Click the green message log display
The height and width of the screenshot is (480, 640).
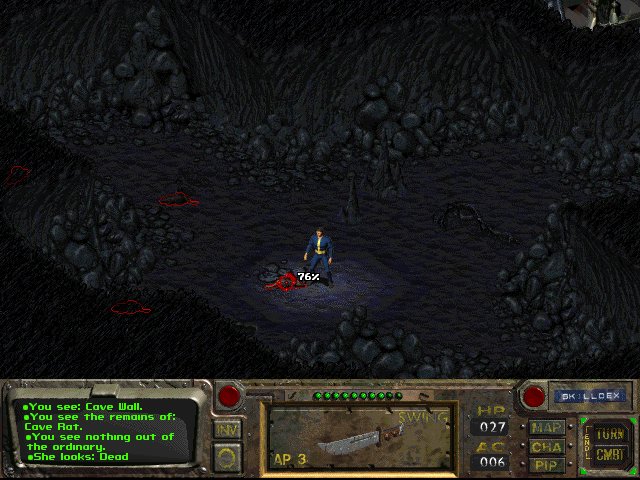click(107, 432)
